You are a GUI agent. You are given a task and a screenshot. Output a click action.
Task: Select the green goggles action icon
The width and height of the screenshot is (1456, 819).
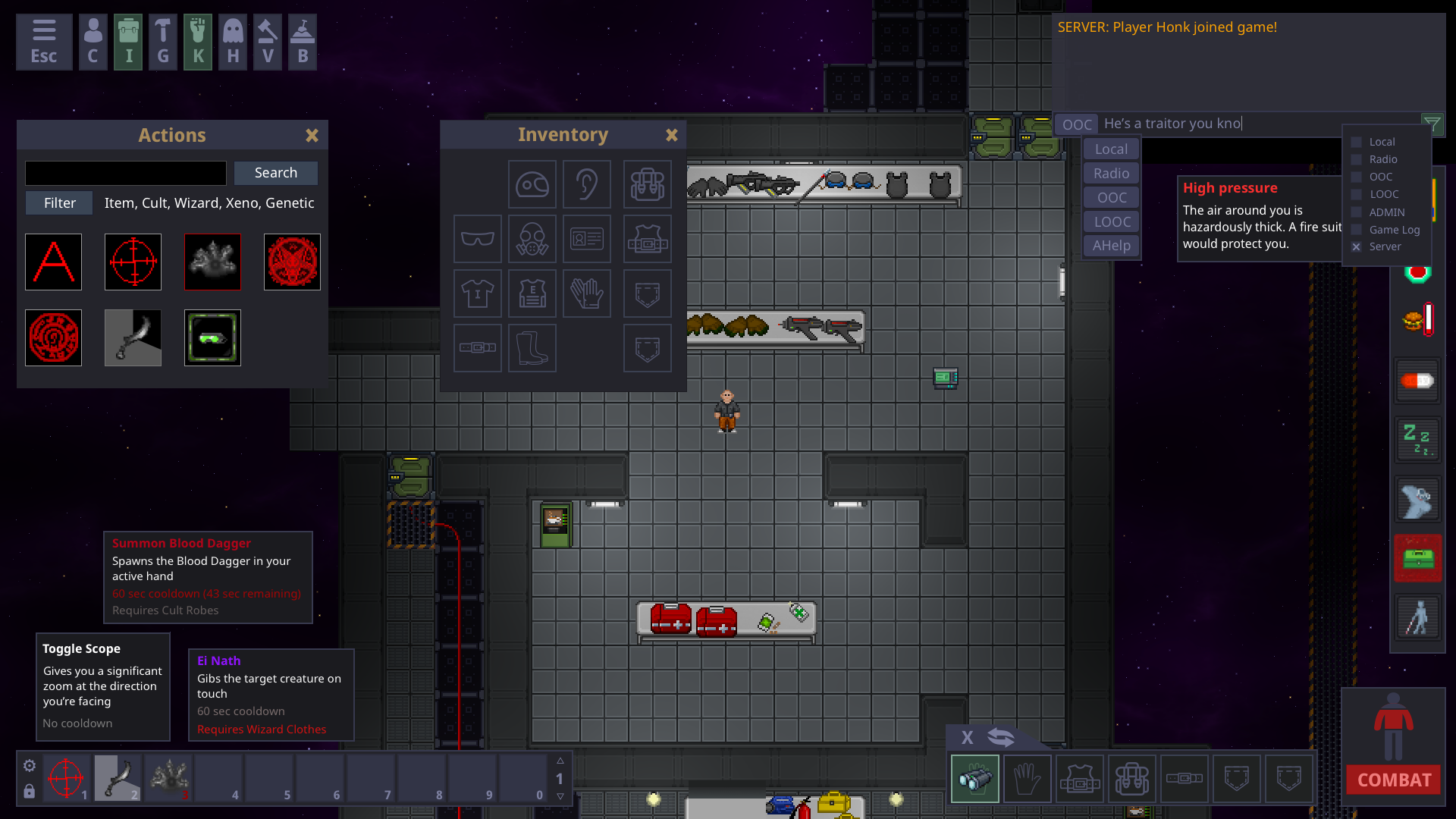pos(212,338)
